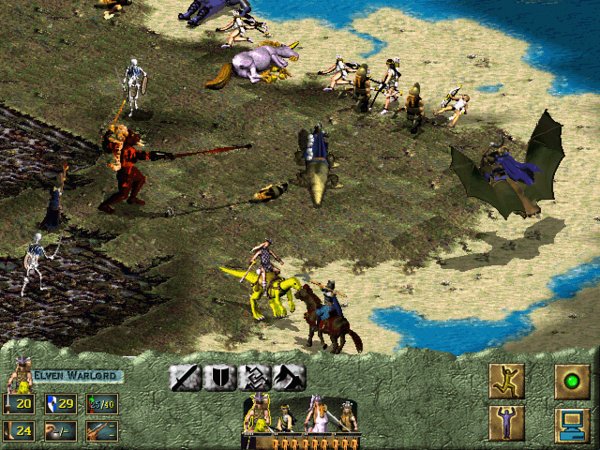The width and height of the screenshot is (600, 450).
Task: Click the running figure button
Action: point(506,381)
